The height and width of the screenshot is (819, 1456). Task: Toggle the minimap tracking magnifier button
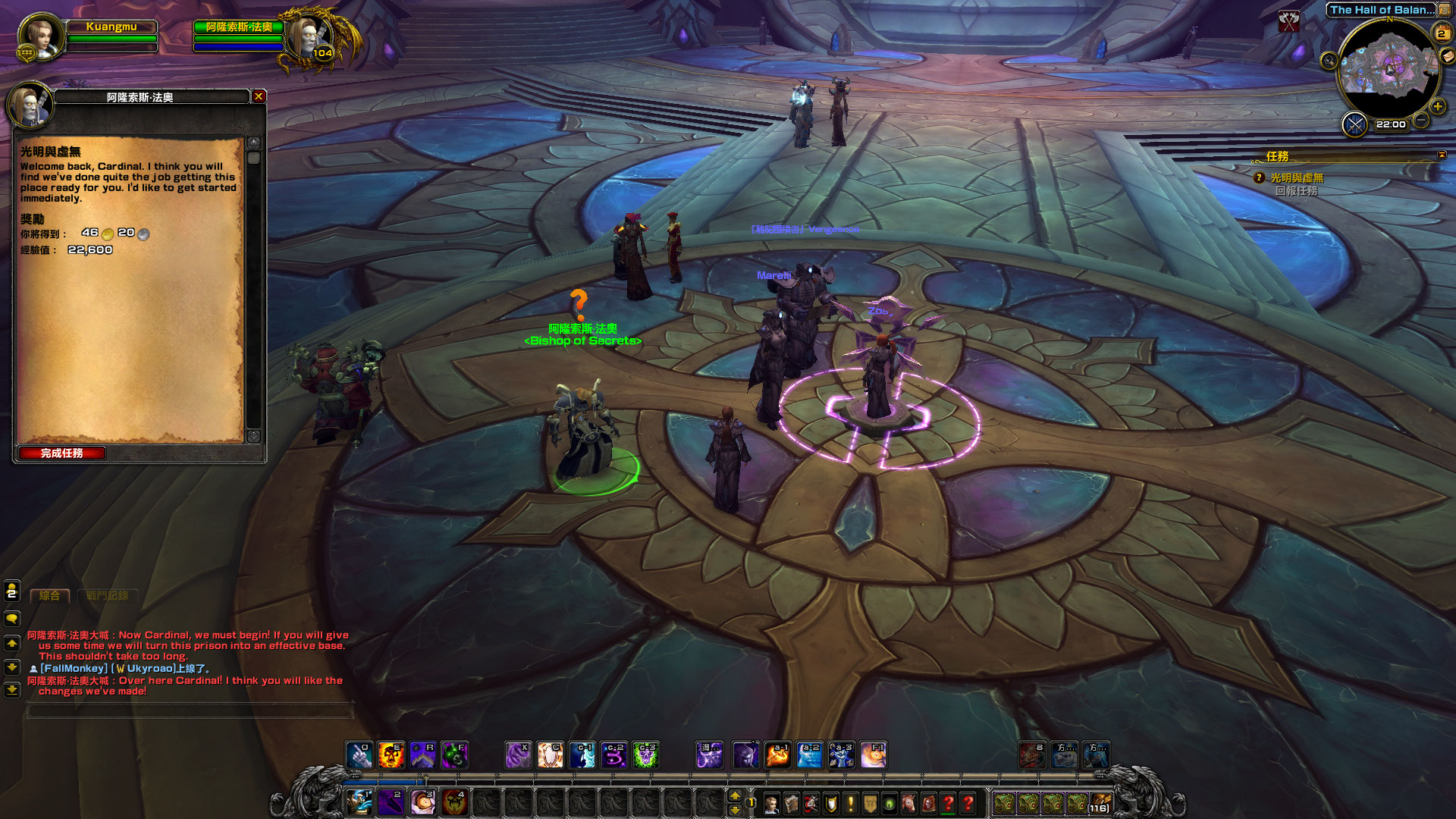coord(1329,61)
